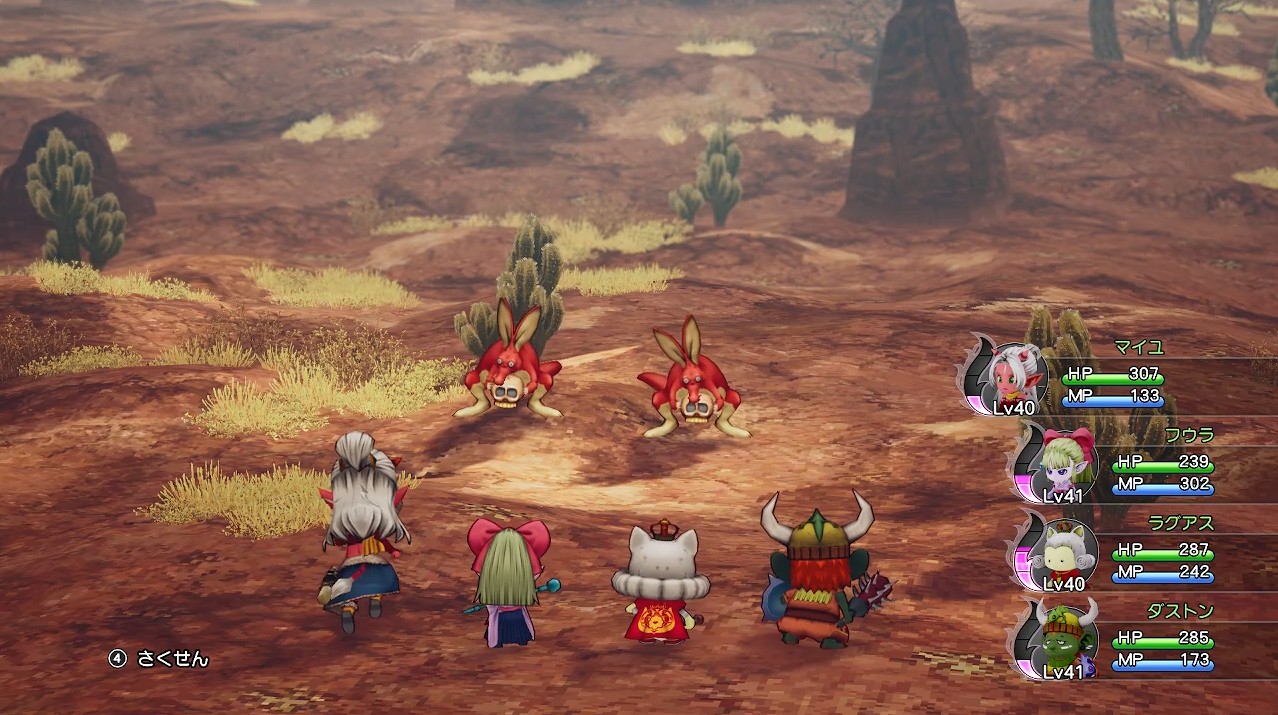
Task: Choose フウラ's party portrait
Action: pyautogui.click(x=1066, y=462)
